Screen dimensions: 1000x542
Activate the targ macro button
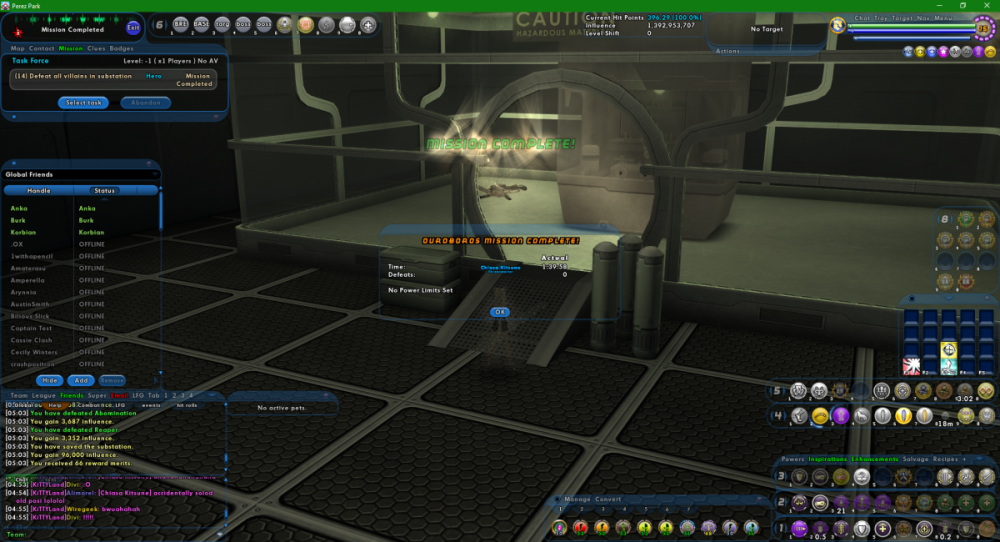222,24
